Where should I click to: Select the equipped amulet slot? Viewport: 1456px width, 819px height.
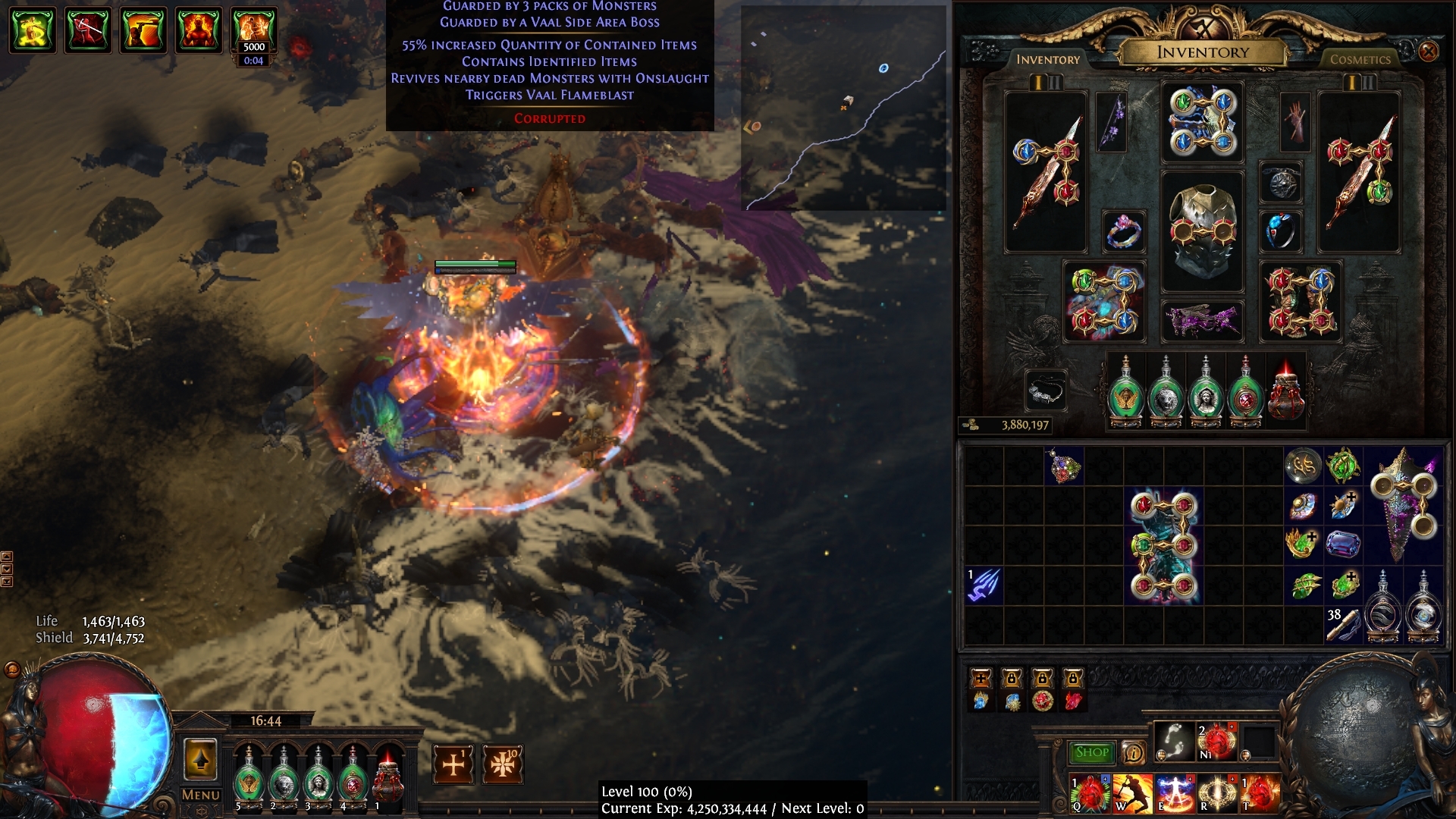point(1281,182)
